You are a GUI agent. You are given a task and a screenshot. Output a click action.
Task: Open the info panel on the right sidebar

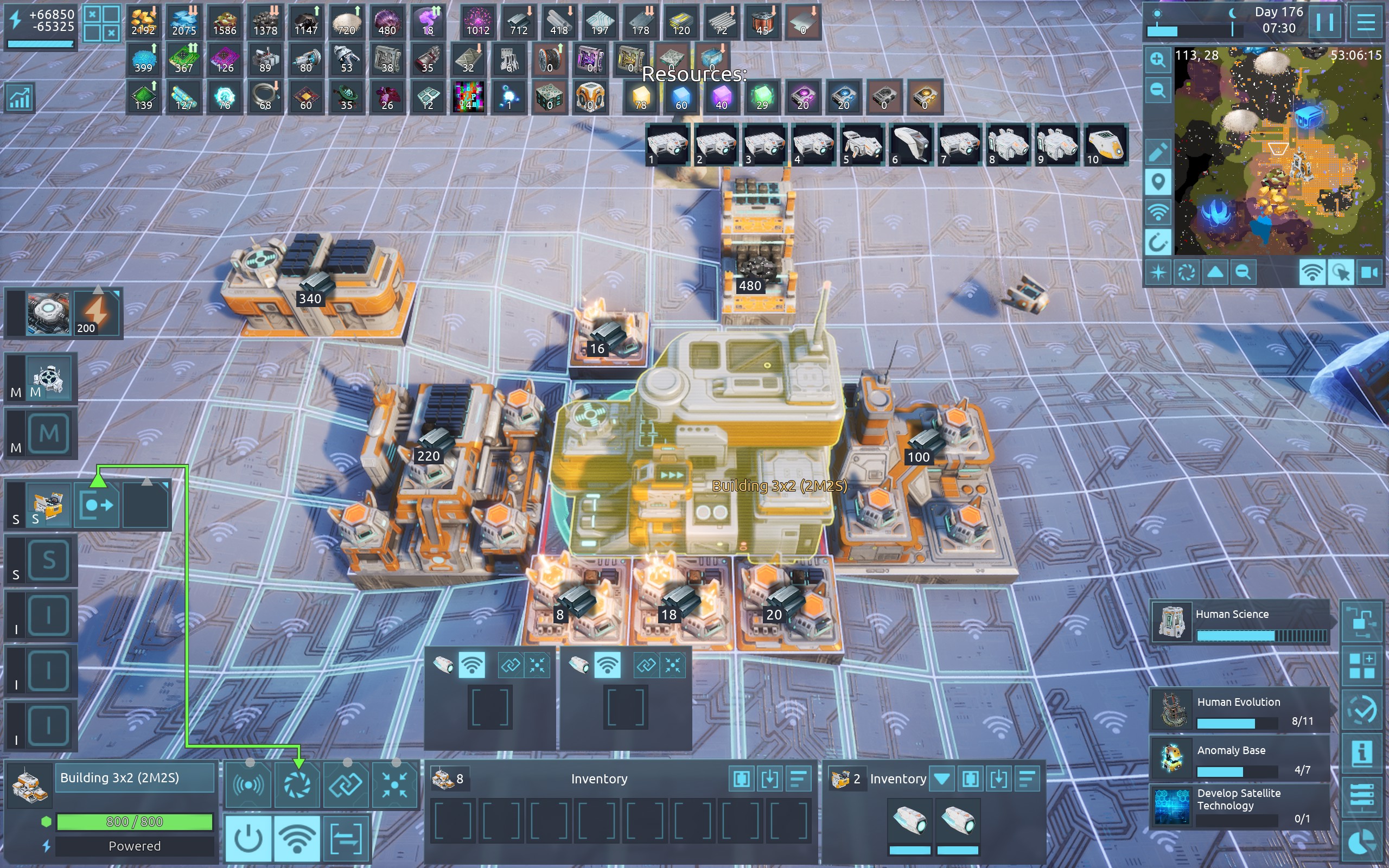(1361, 753)
